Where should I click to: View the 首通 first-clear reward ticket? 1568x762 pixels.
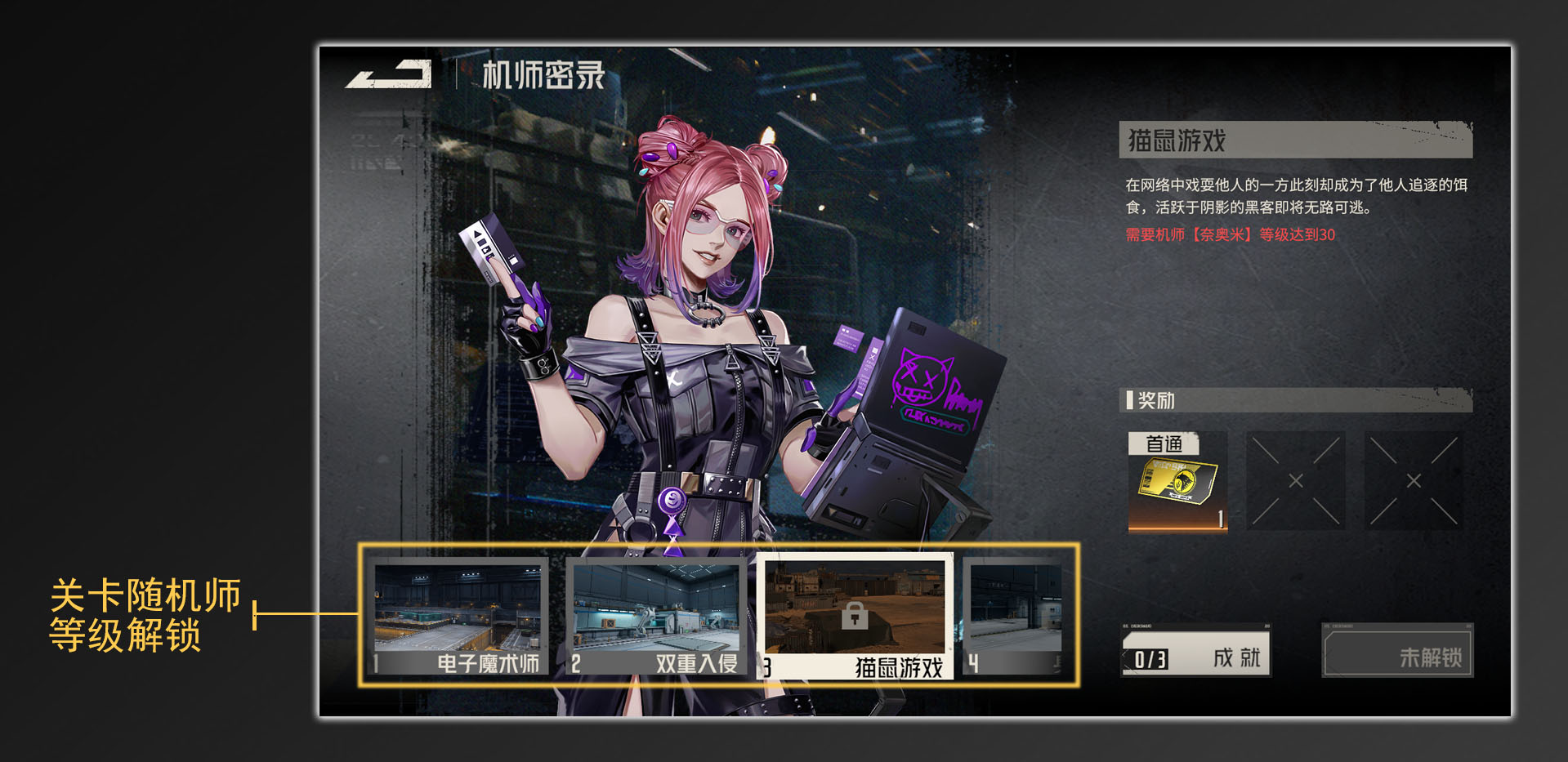[1177, 482]
